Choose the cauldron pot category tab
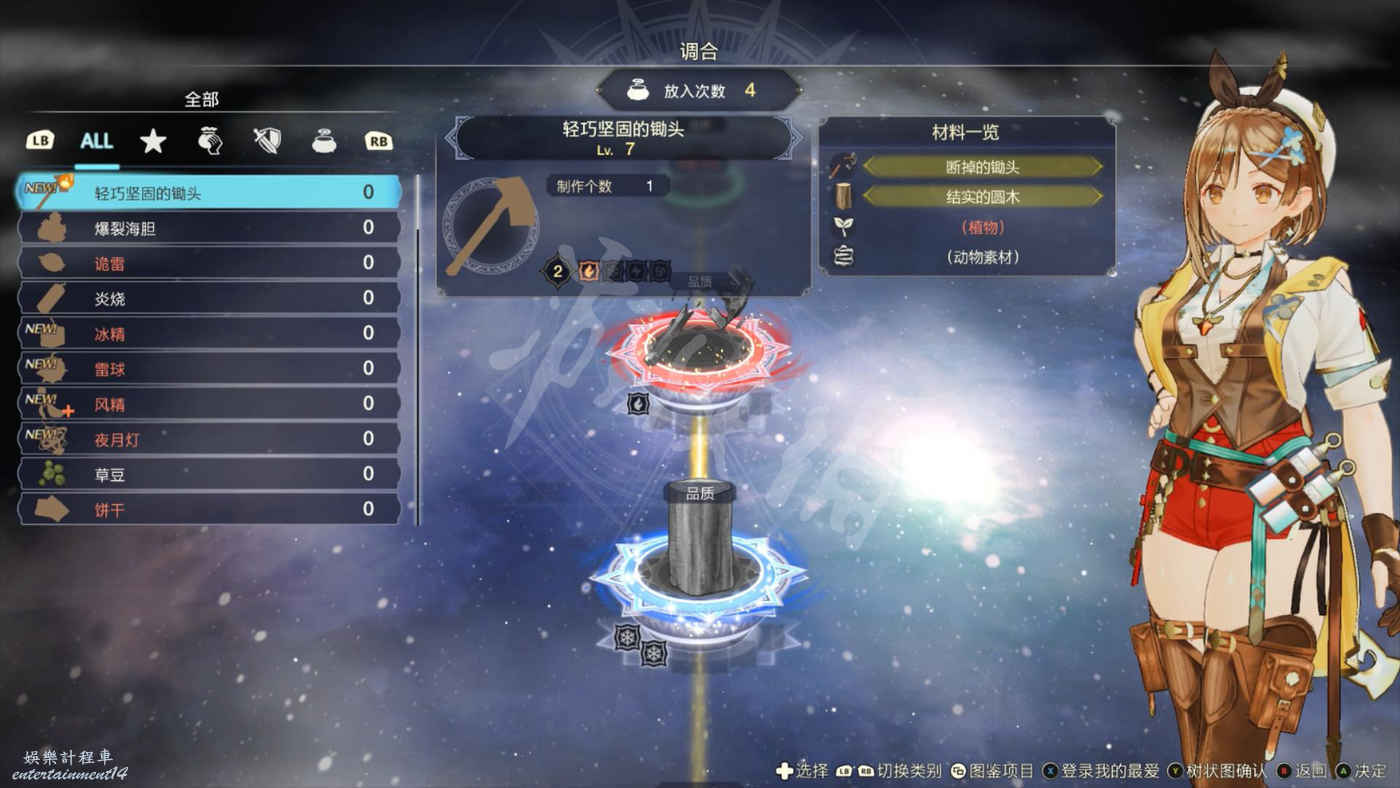The height and width of the screenshot is (788, 1400). pyautogui.click(x=323, y=141)
